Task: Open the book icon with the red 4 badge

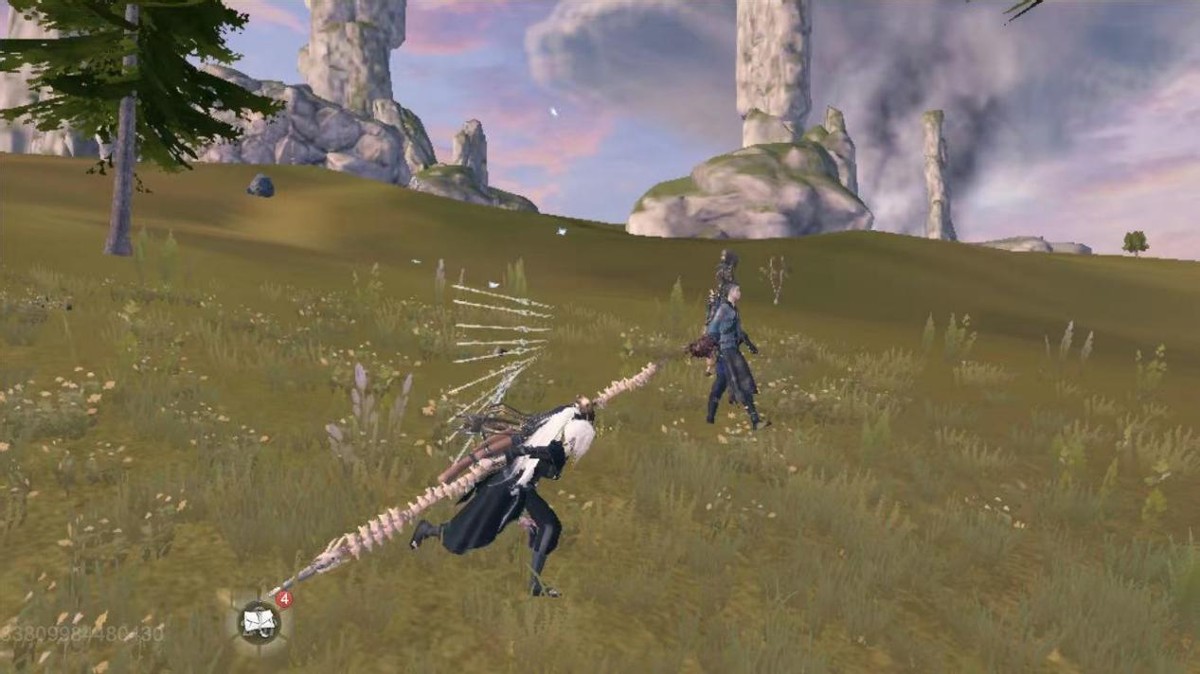Action: (x=259, y=623)
